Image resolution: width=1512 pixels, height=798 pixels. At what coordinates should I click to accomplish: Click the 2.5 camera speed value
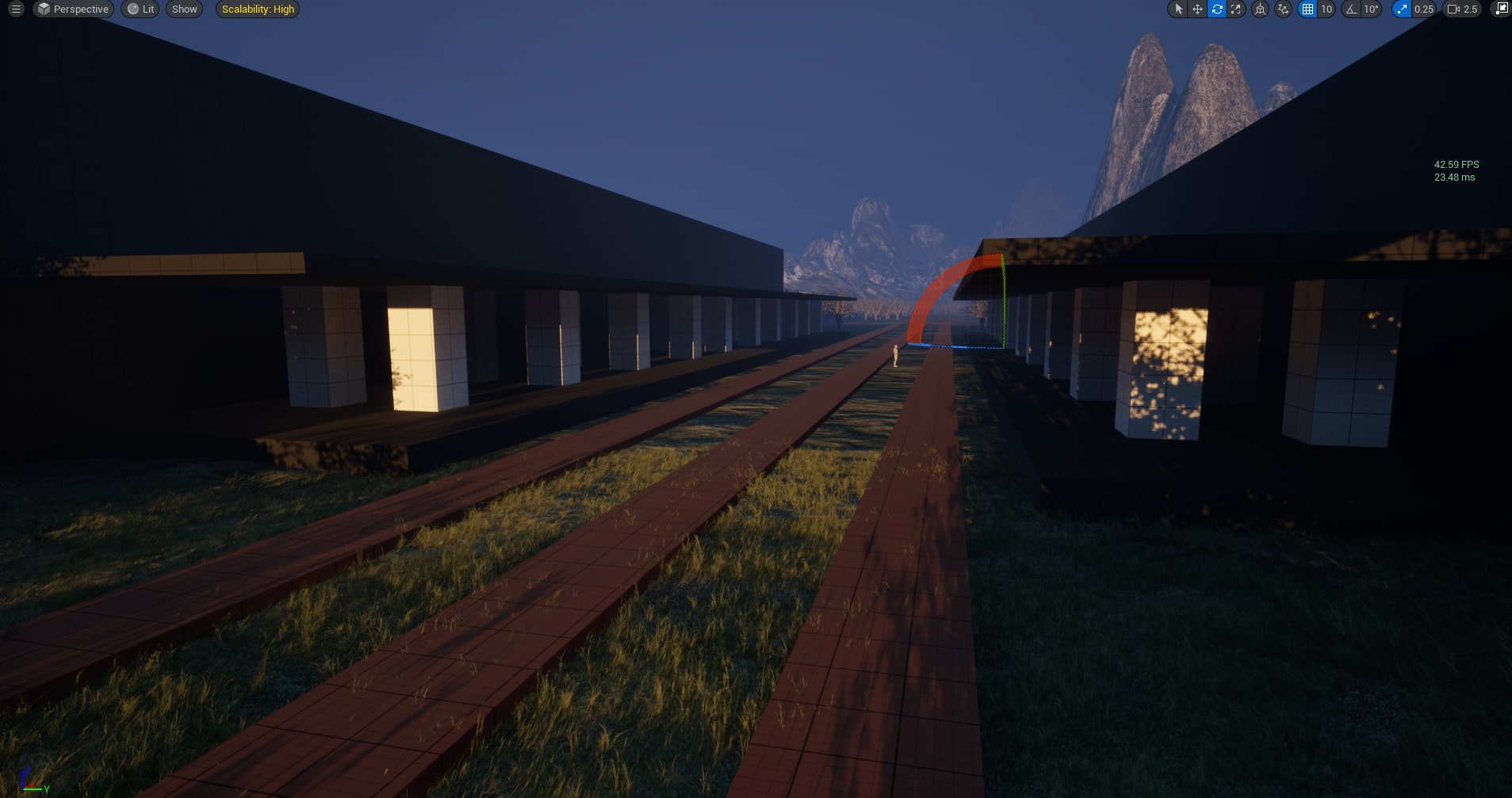click(x=1471, y=10)
